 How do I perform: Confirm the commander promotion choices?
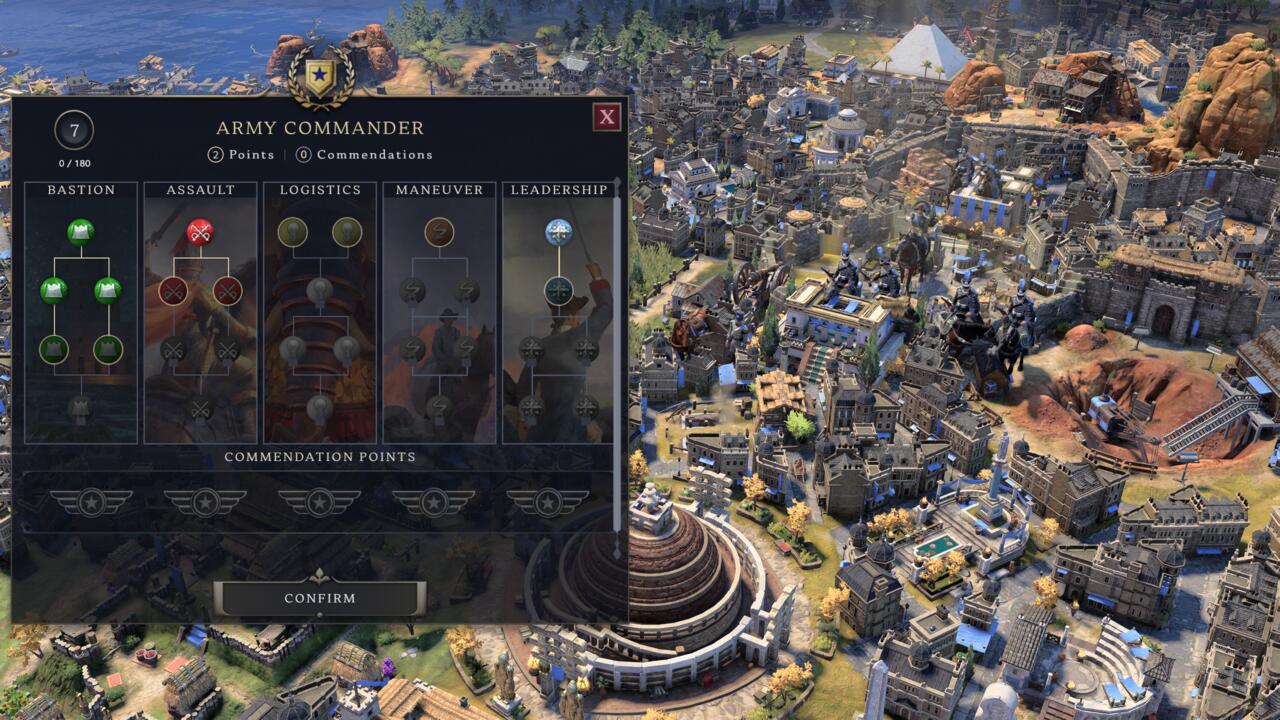point(320,598)
